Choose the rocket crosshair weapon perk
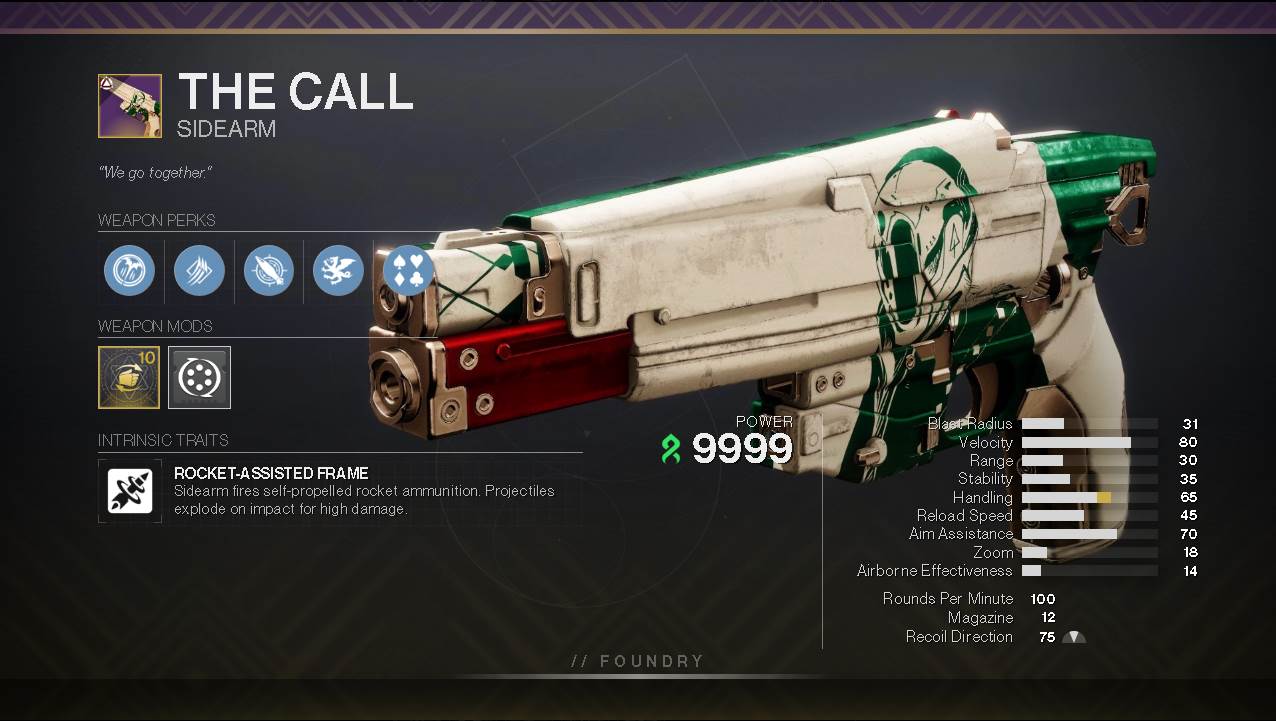 [269, 270]
